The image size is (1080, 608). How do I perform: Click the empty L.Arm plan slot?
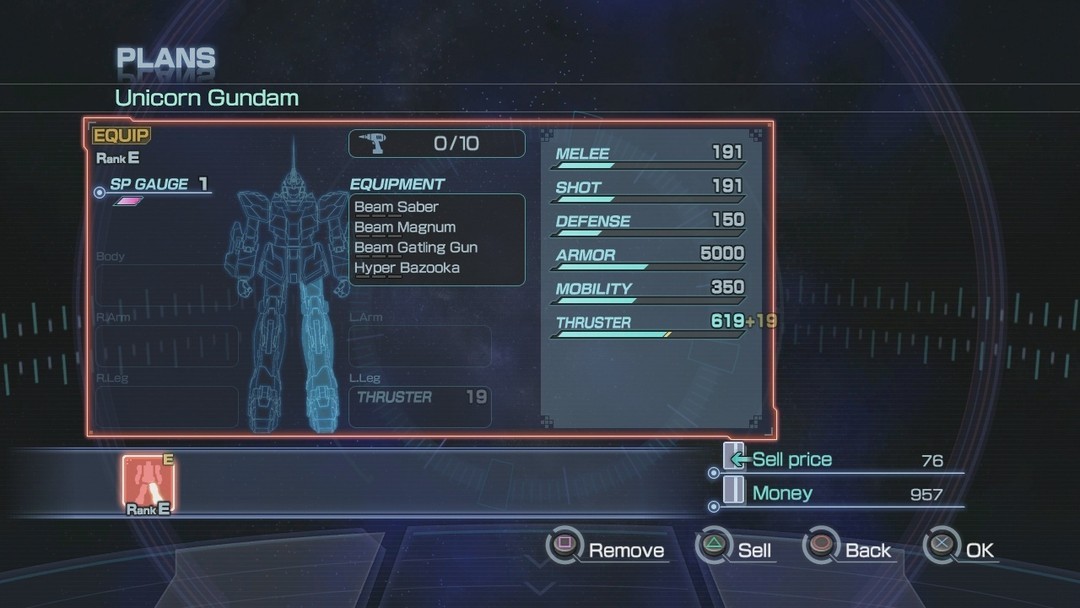[420, 345]
